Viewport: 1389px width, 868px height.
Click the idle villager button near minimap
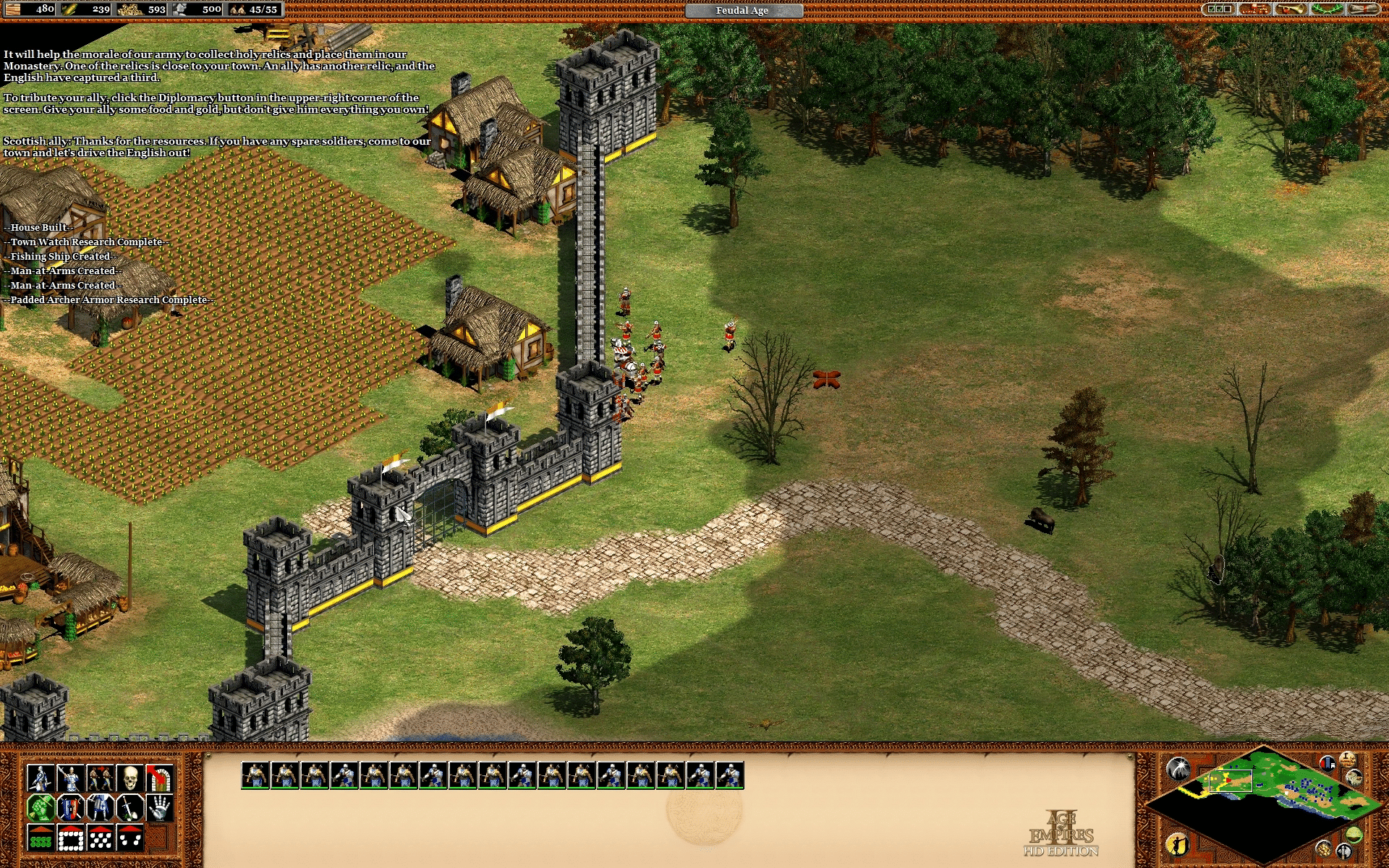pyautogui.click(x=1177, y=845)
